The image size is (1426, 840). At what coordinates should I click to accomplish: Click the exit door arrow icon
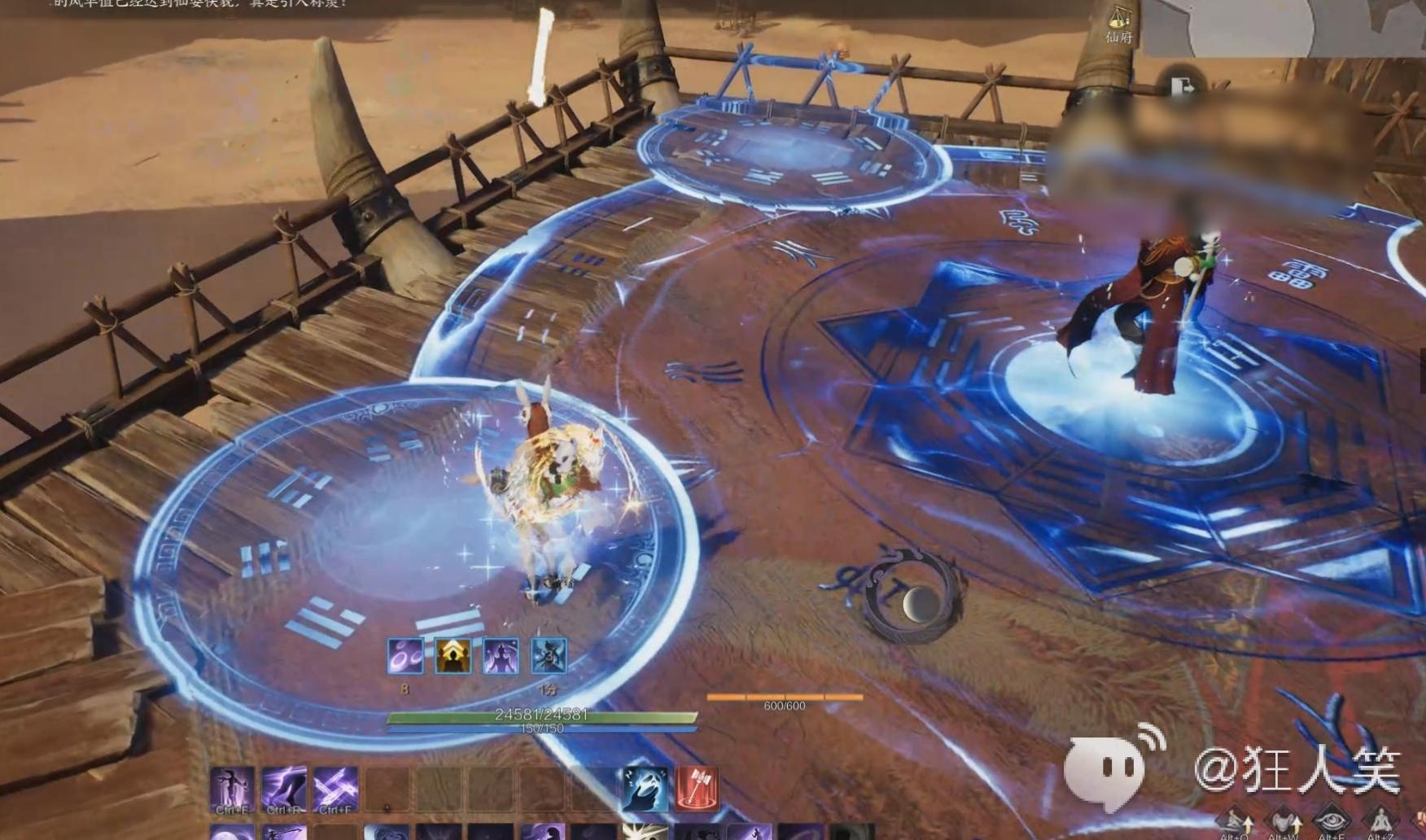tap(1181, 86)
